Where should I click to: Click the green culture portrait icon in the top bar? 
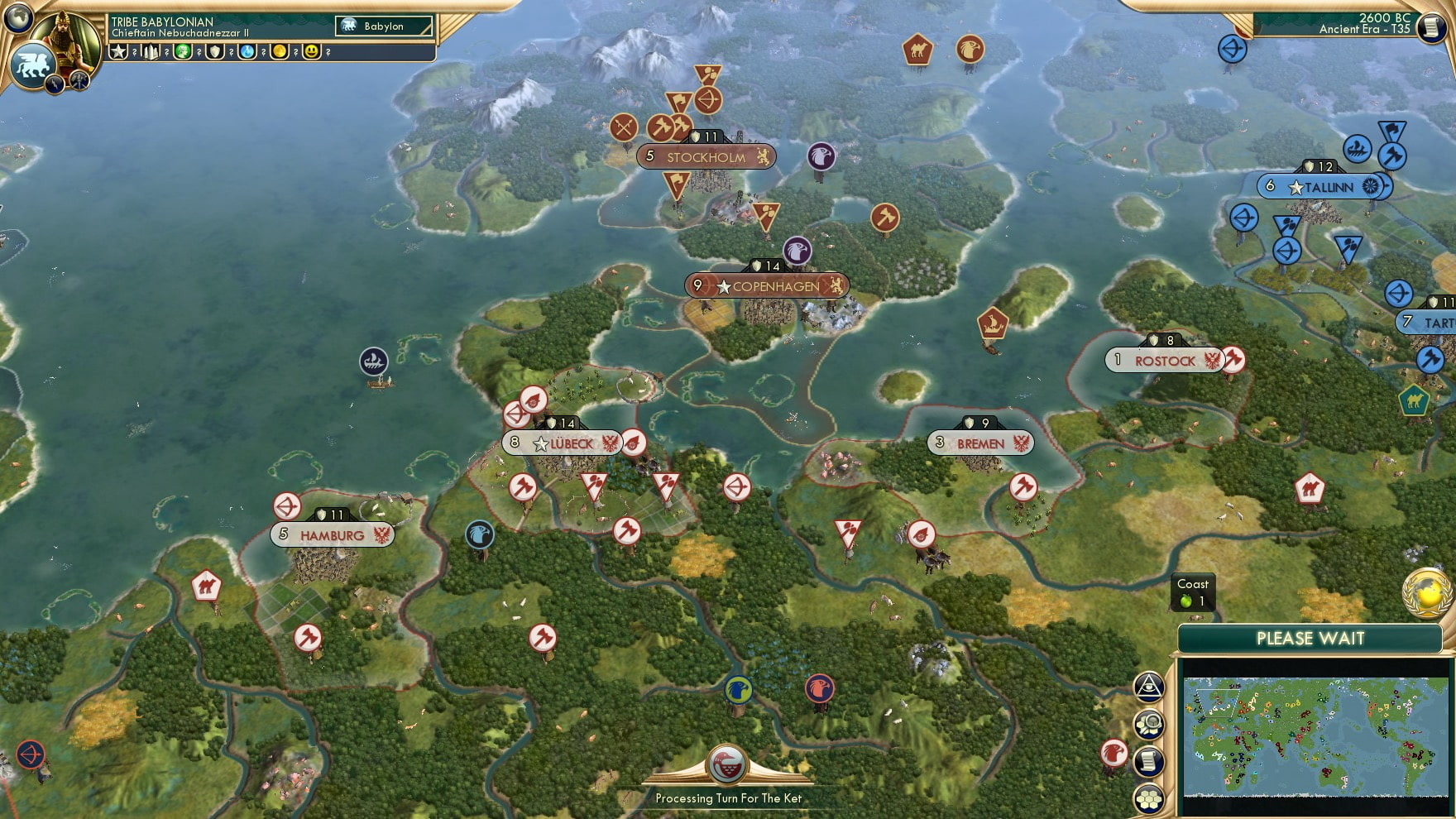(x=184, y=51)
